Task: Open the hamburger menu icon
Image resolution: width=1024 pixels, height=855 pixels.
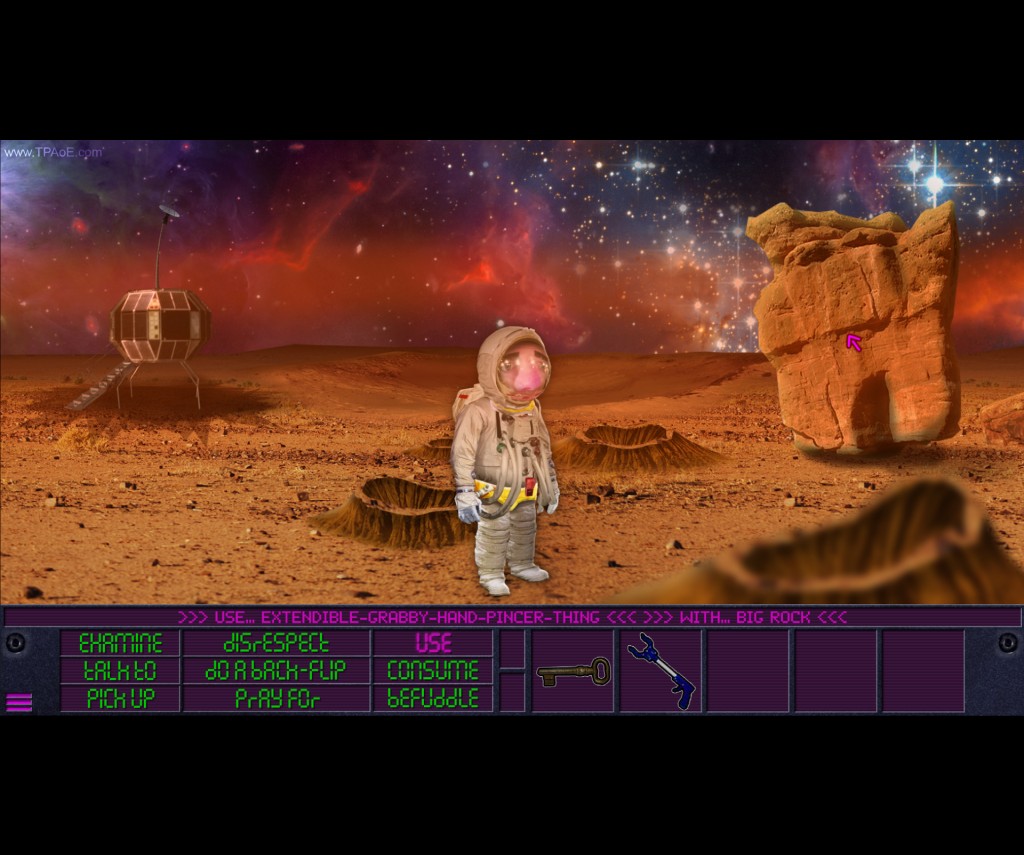Action: [19, 702]
